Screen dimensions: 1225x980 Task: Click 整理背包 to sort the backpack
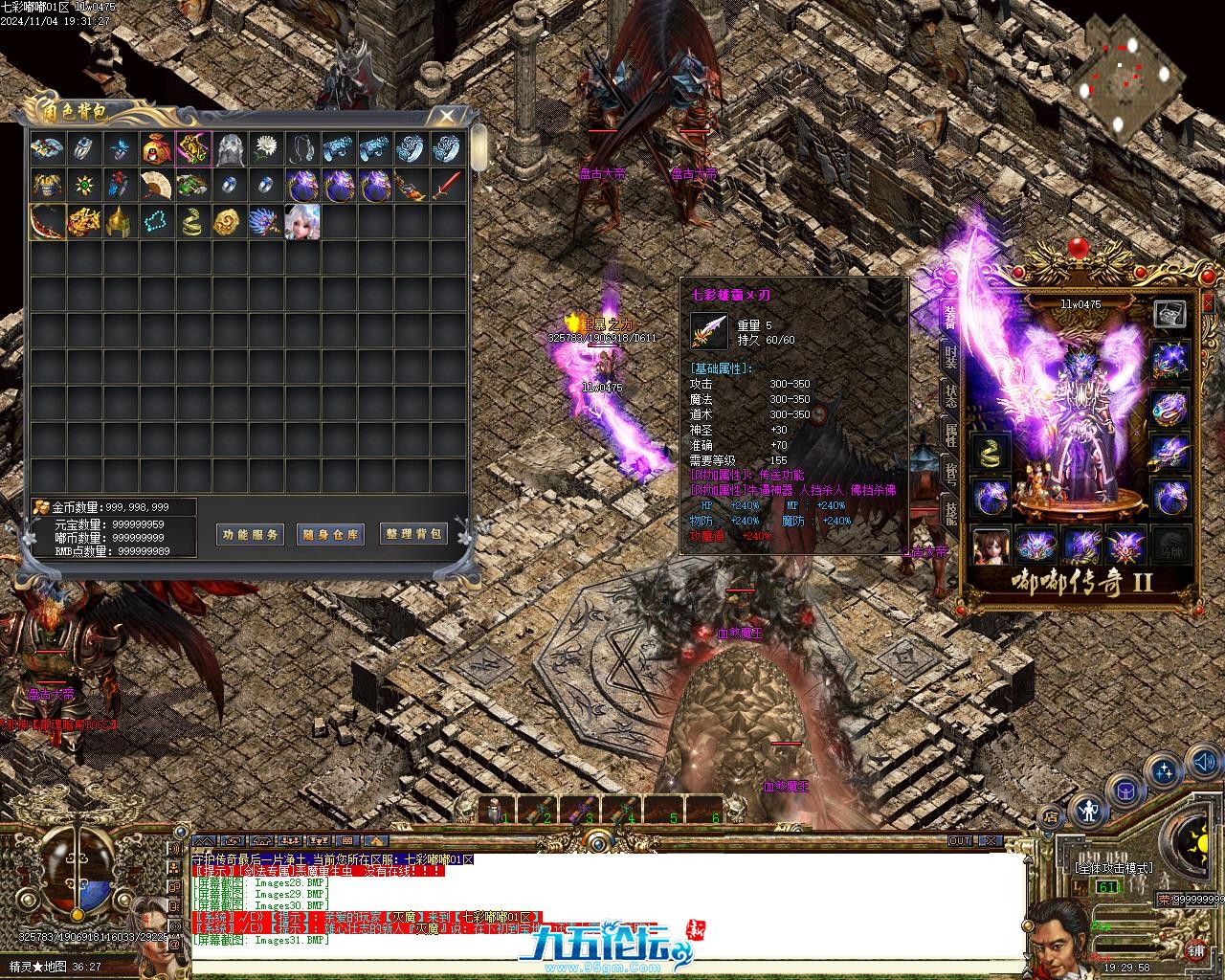413,534
